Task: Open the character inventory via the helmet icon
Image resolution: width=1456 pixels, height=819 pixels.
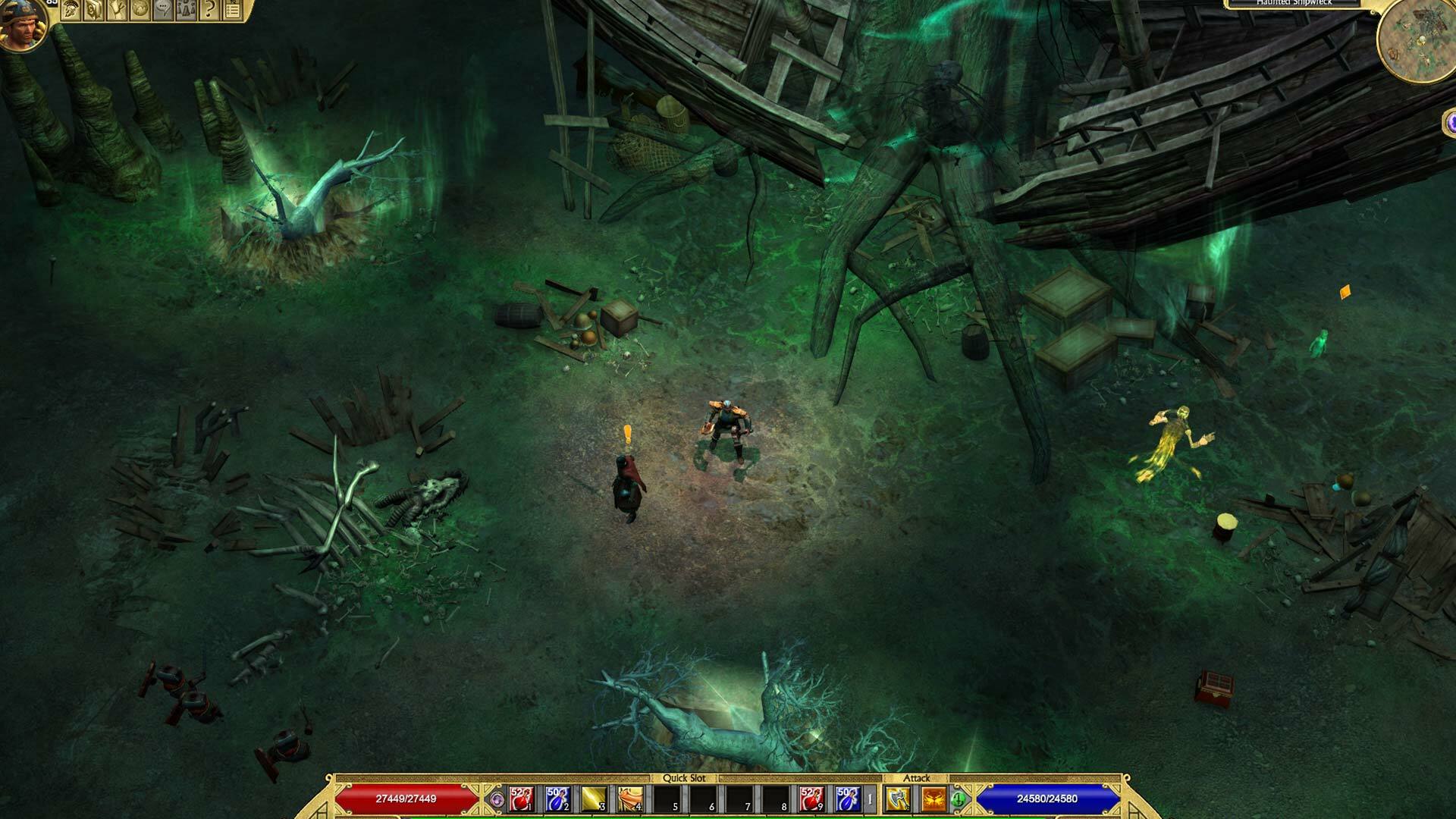Action: 71,10
